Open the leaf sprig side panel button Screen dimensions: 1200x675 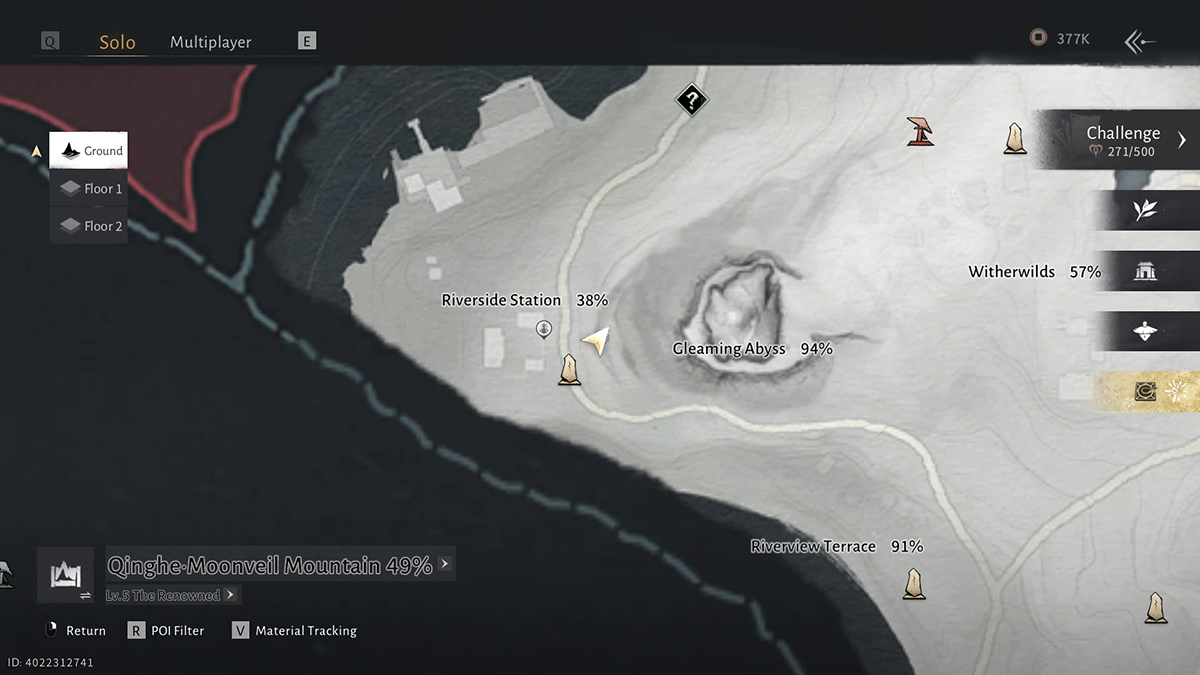1146,210
